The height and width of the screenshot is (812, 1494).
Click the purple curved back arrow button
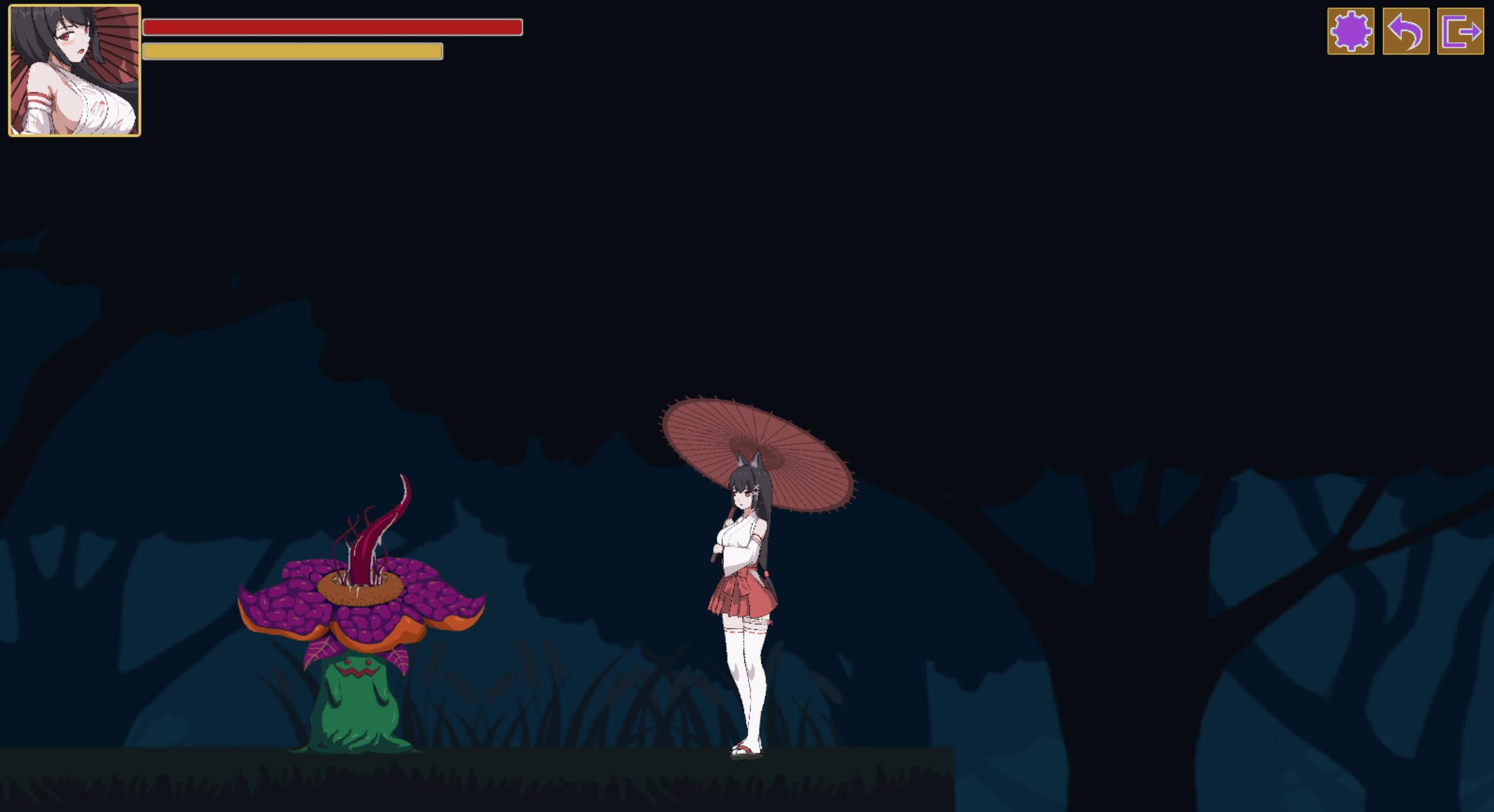[x=1405, y=32]
